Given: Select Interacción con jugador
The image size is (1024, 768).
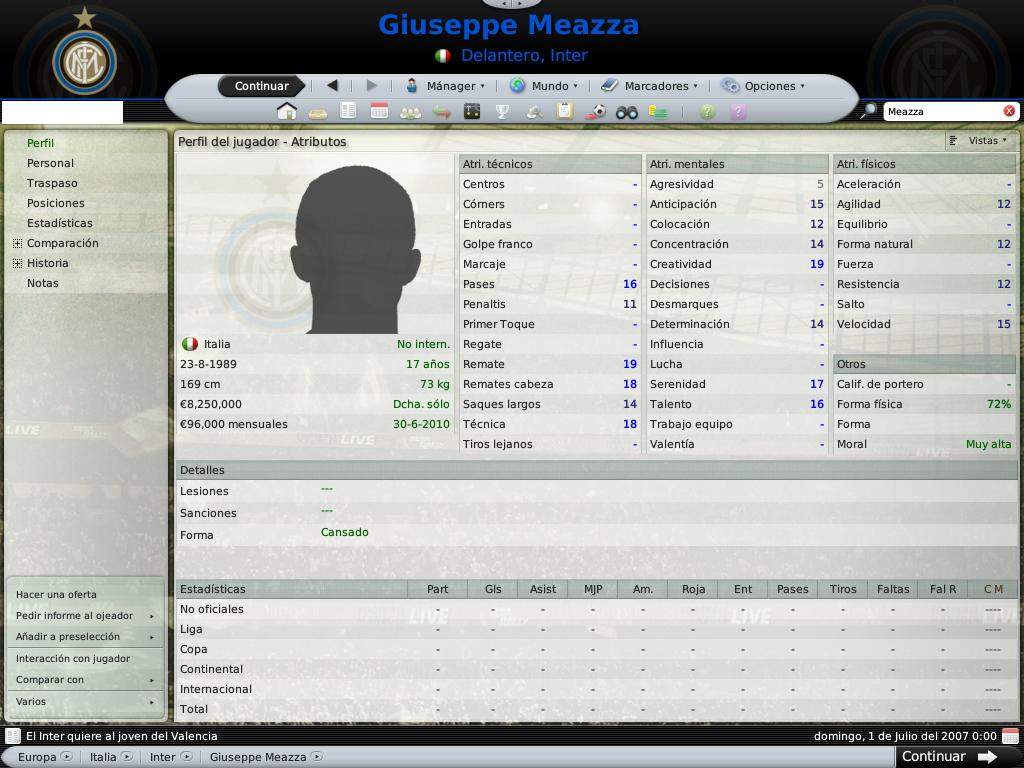Looking at the screenshot, I should pyautogui.click(x=73, y=659).
